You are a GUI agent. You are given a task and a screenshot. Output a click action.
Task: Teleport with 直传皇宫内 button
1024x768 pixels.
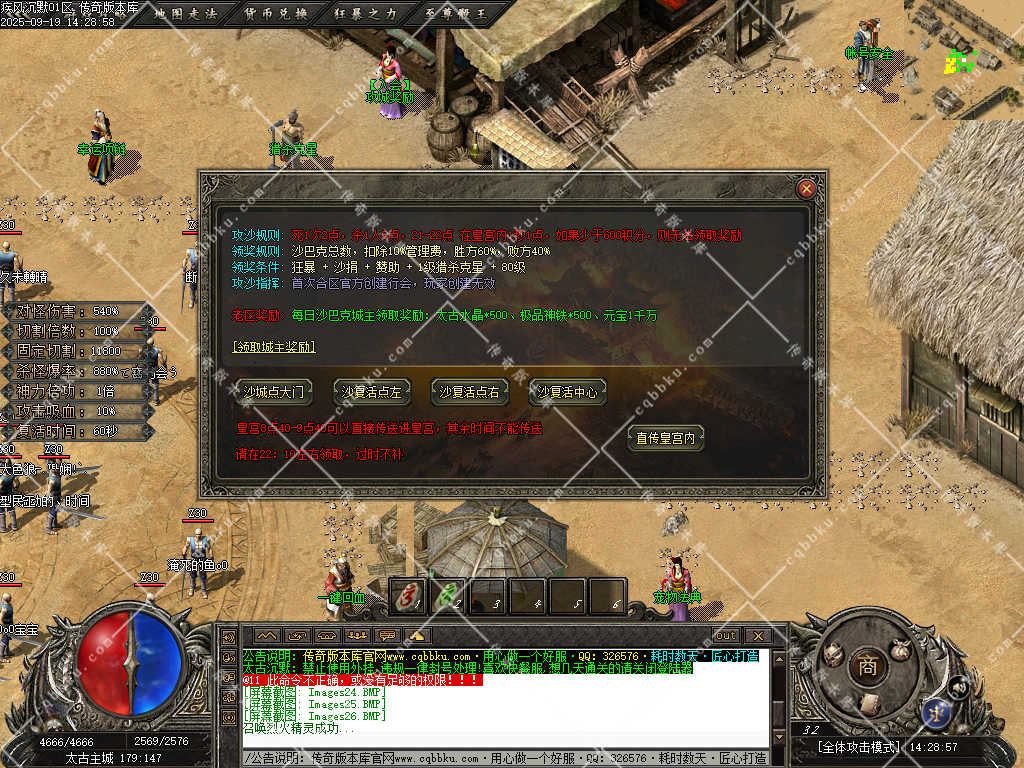click(x=665, y=437)
